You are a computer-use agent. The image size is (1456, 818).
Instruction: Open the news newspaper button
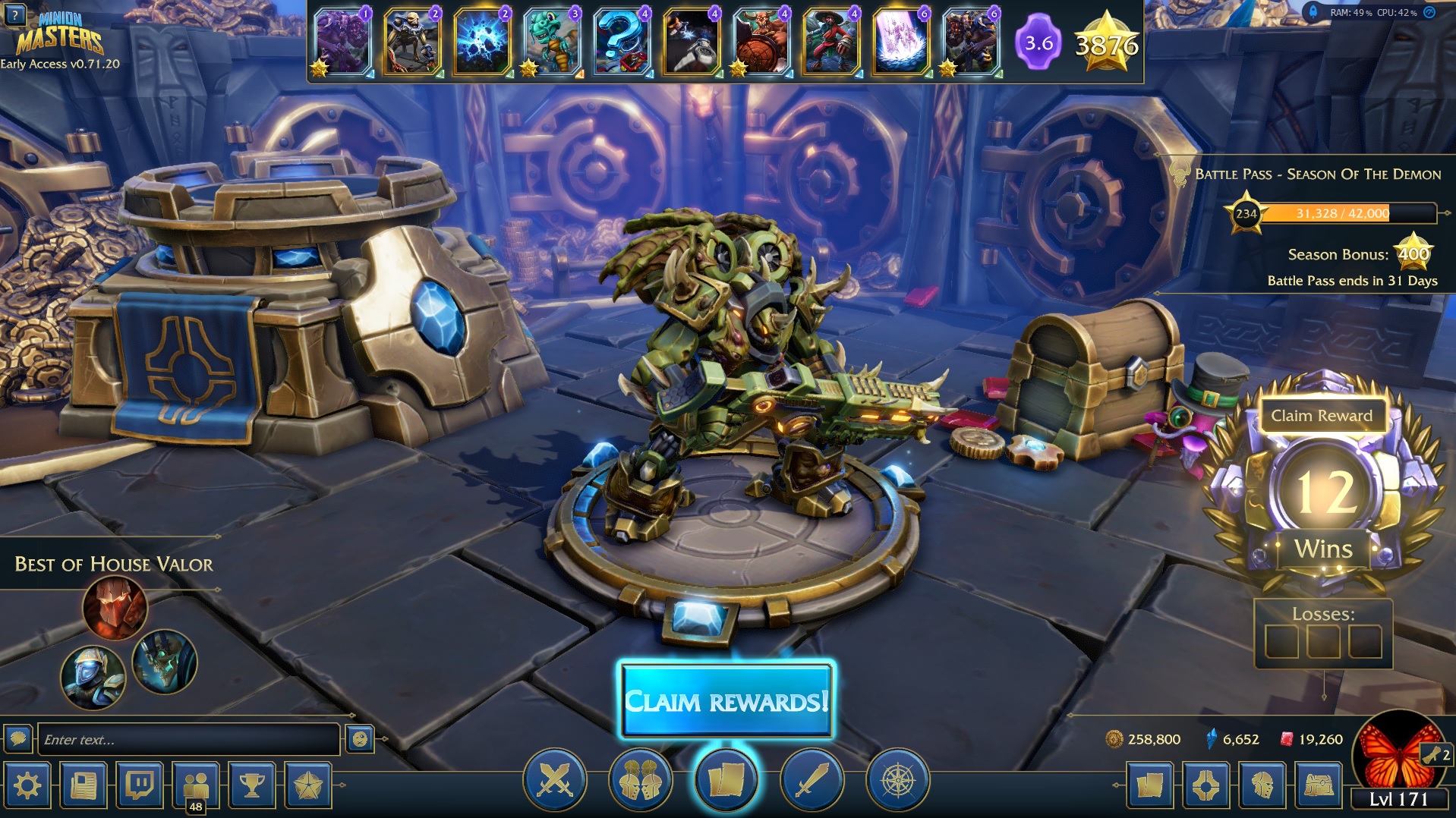(84, 785)
